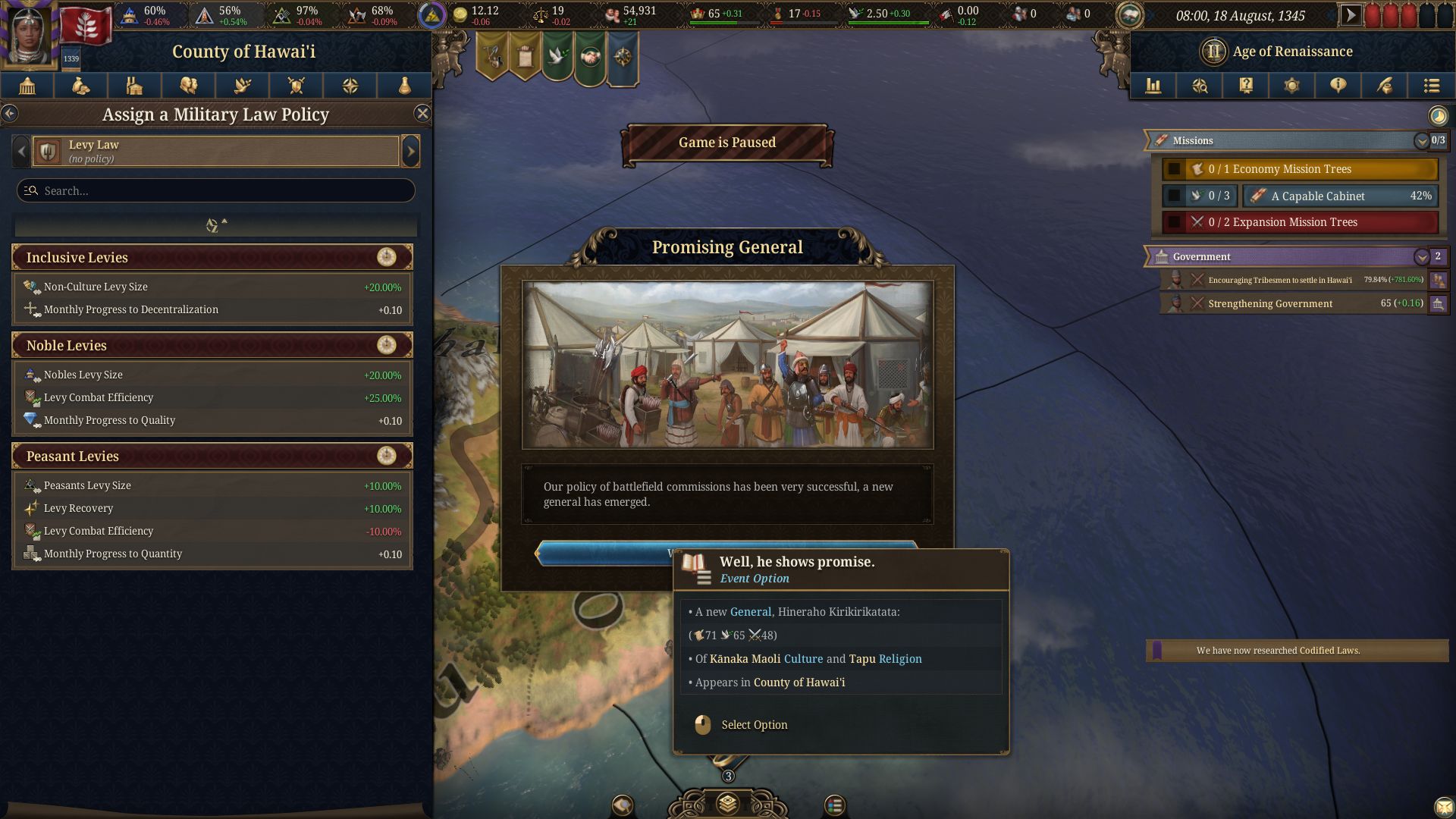1456x819 pixels.
Task: Collapse the Government section
Action: [1421, 257]
